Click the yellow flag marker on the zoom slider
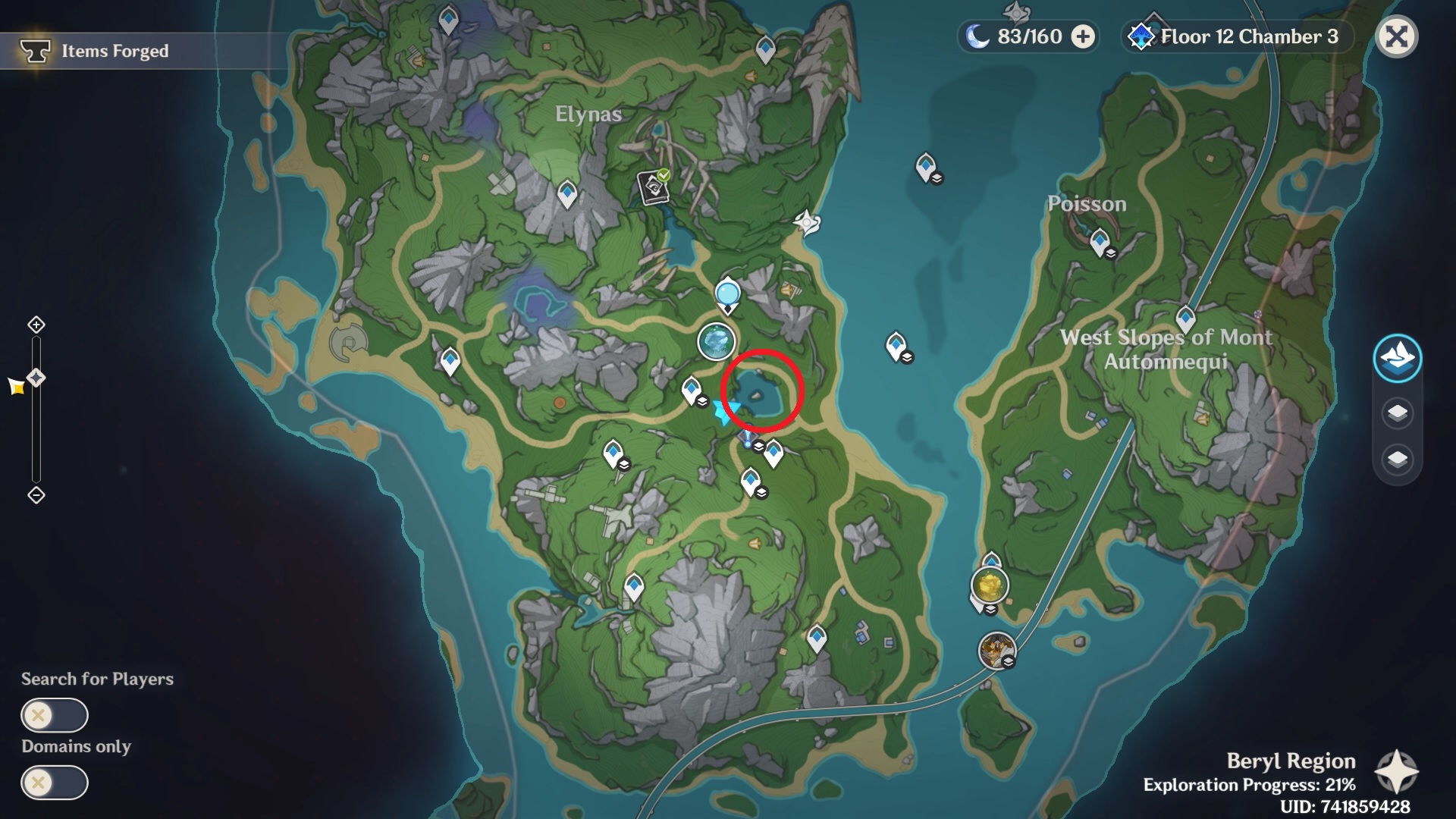This screenshot has width=1456, height=819. pos(17,386)
